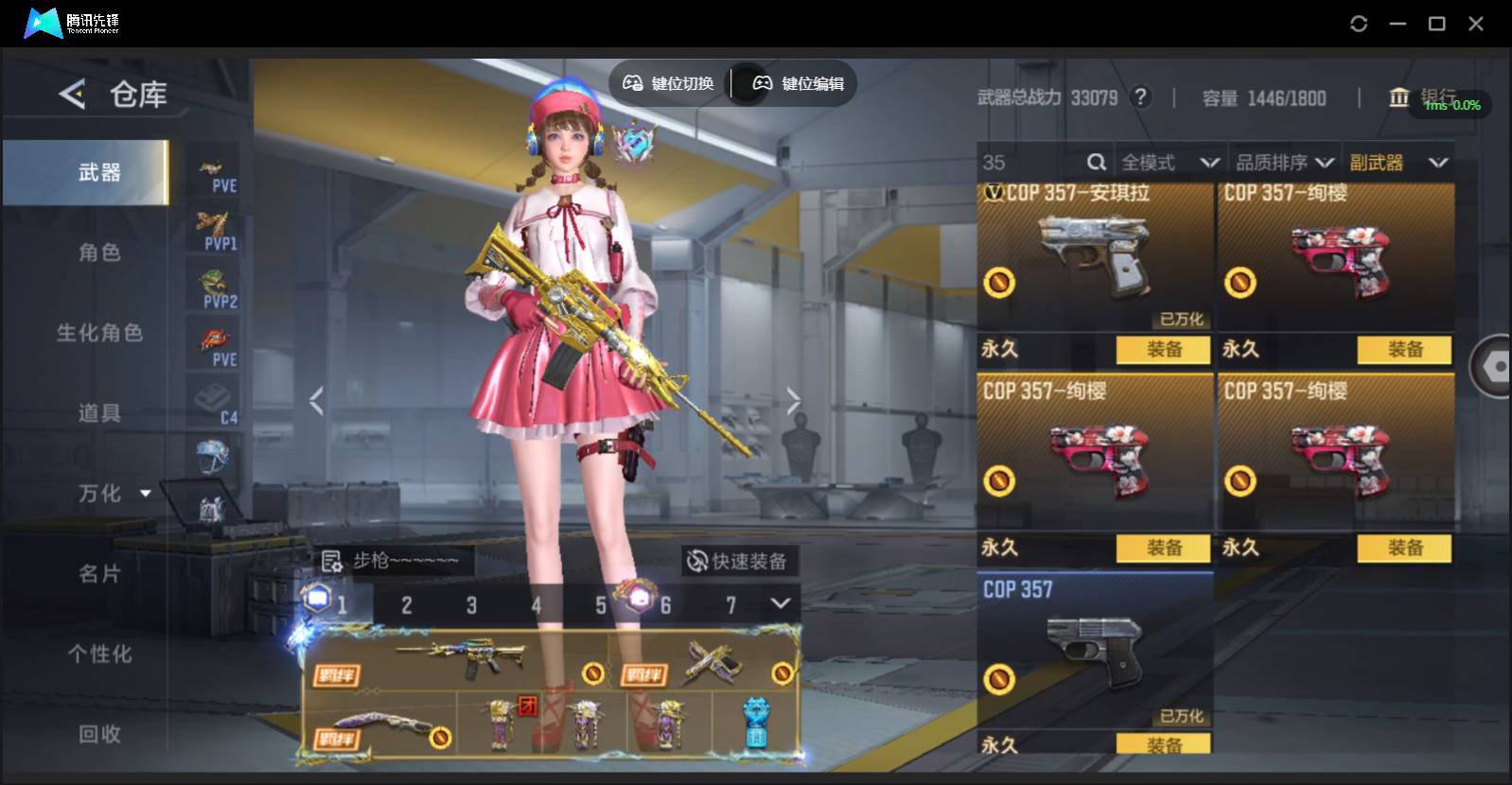Equip the COP 357-安琪拉 pistol
Image resolution: width=1512 pixels, height=785 pixels.
1163,350
